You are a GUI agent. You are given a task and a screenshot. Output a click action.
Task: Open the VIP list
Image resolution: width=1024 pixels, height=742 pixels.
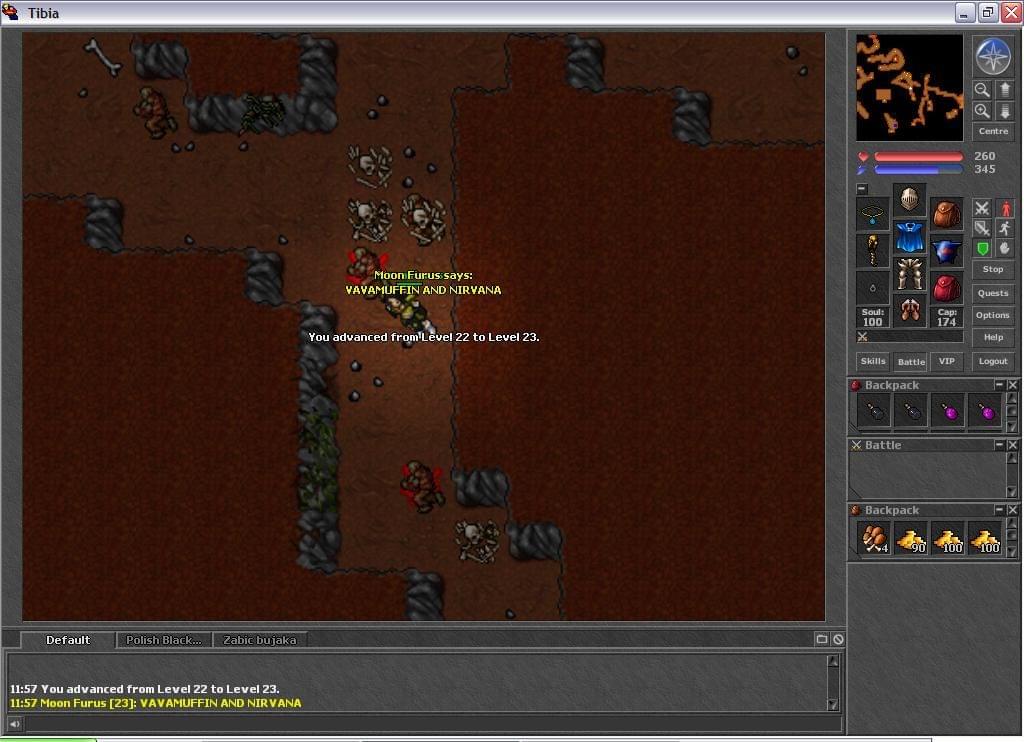(946, 361)
